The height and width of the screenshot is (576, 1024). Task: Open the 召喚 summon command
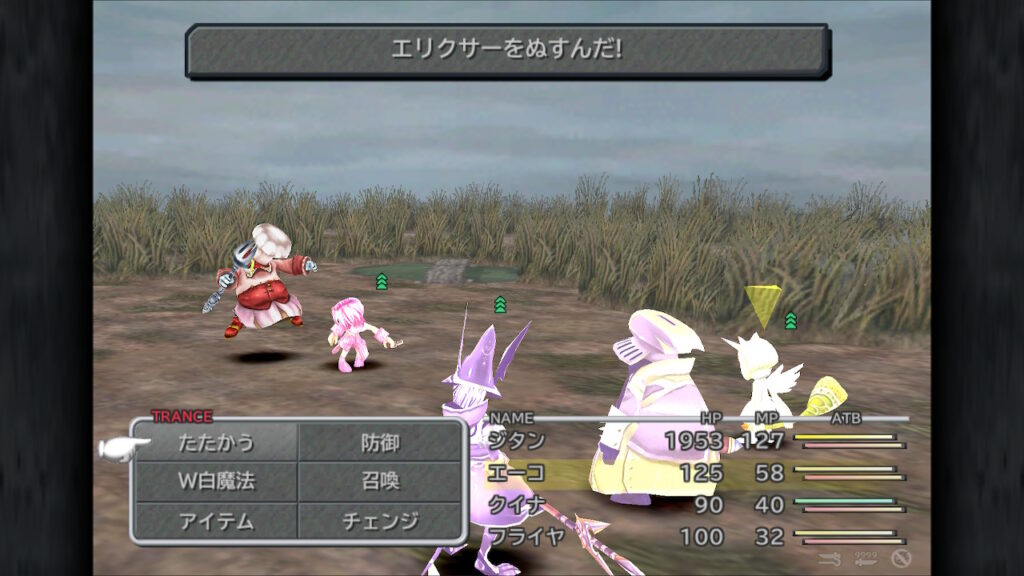[x=380, y=481]
